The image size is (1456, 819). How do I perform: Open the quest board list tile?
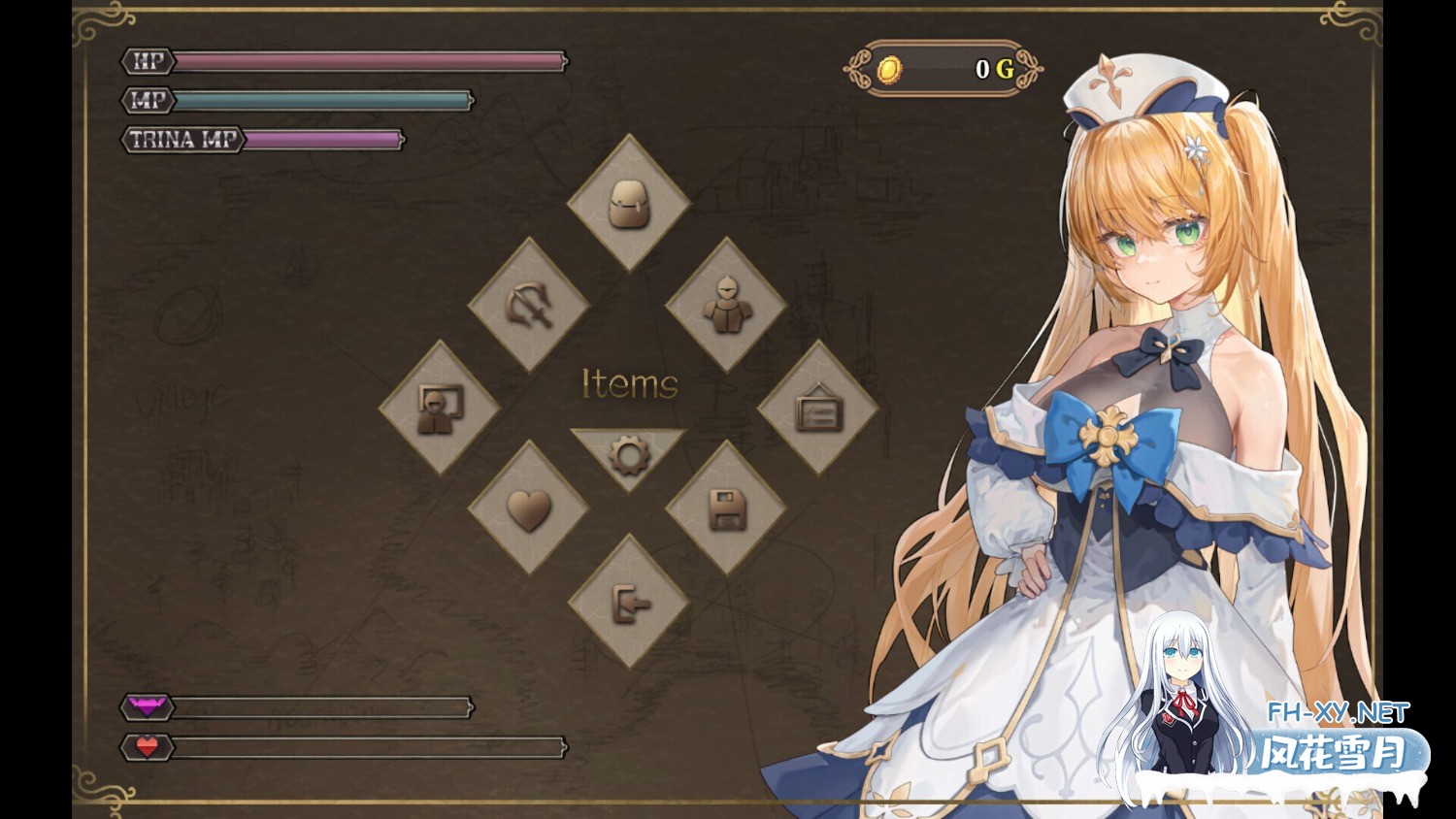pos(818,408)
